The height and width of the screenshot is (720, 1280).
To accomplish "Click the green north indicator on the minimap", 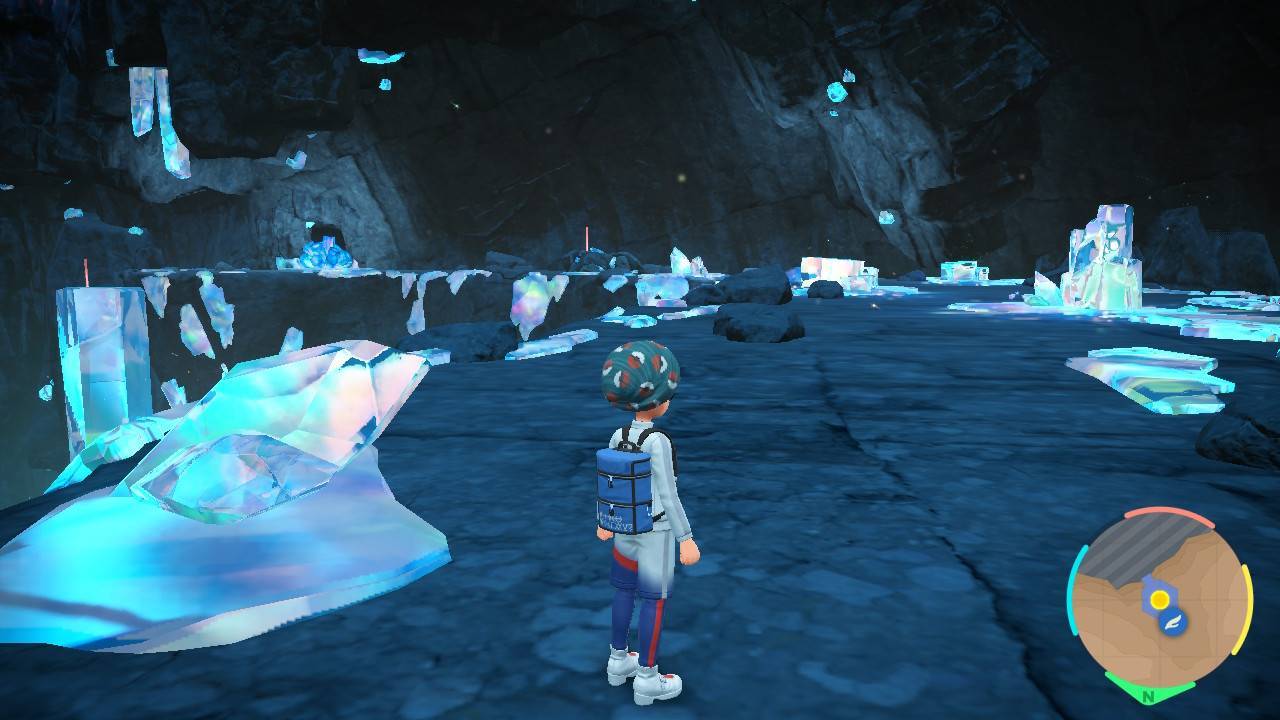I will [x=1148, y=692].
